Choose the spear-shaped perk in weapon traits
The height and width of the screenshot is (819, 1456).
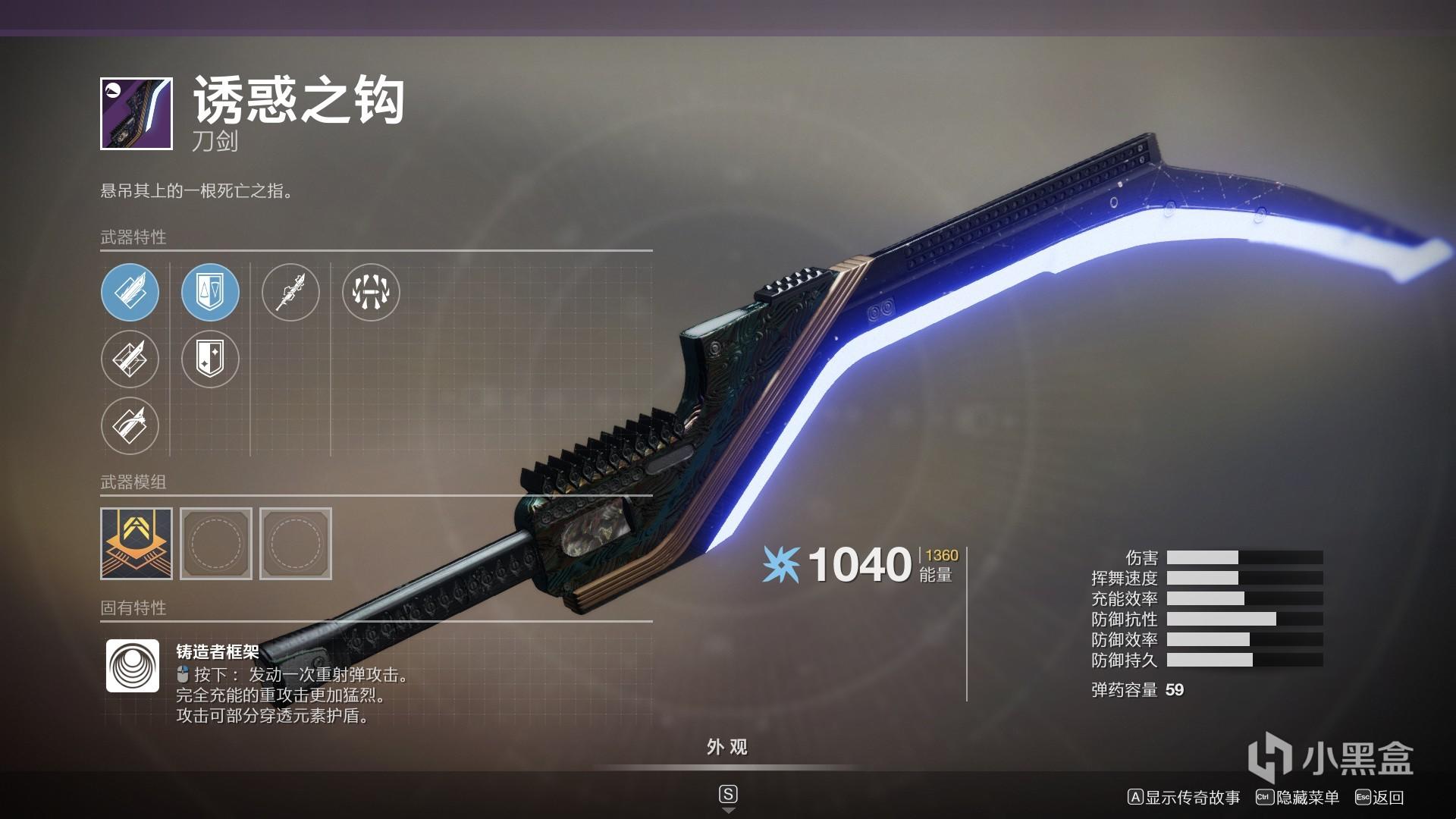pos(292,292)
